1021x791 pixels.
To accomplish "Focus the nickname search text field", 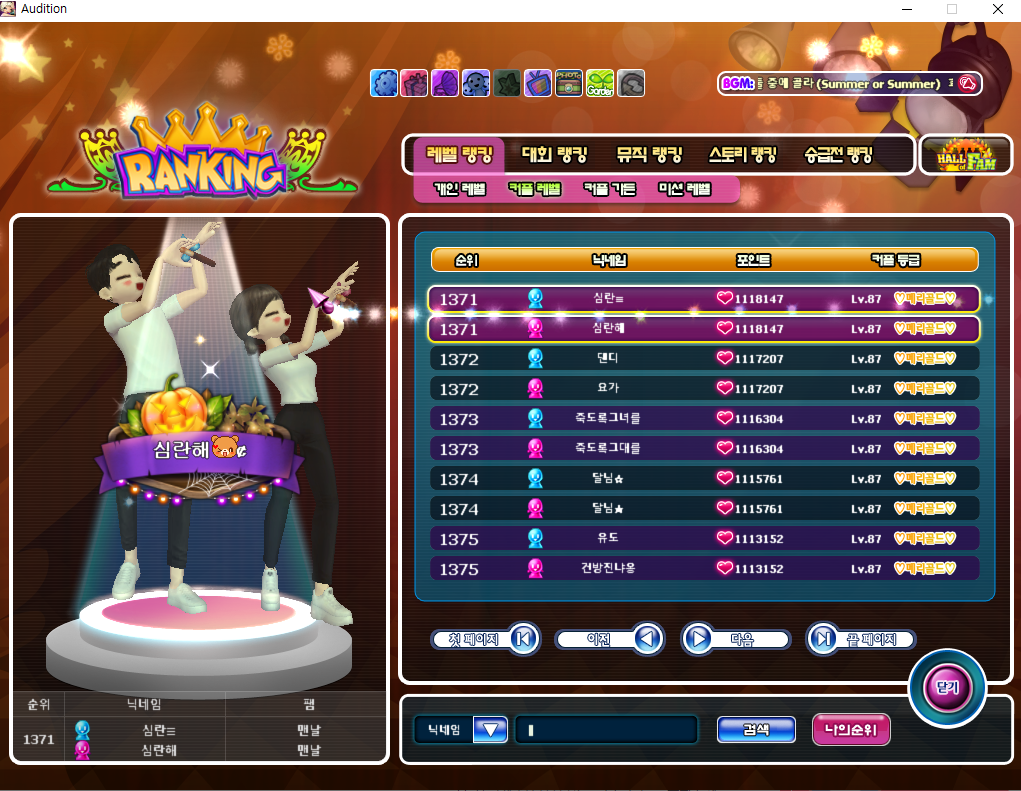I will [606, 730].
